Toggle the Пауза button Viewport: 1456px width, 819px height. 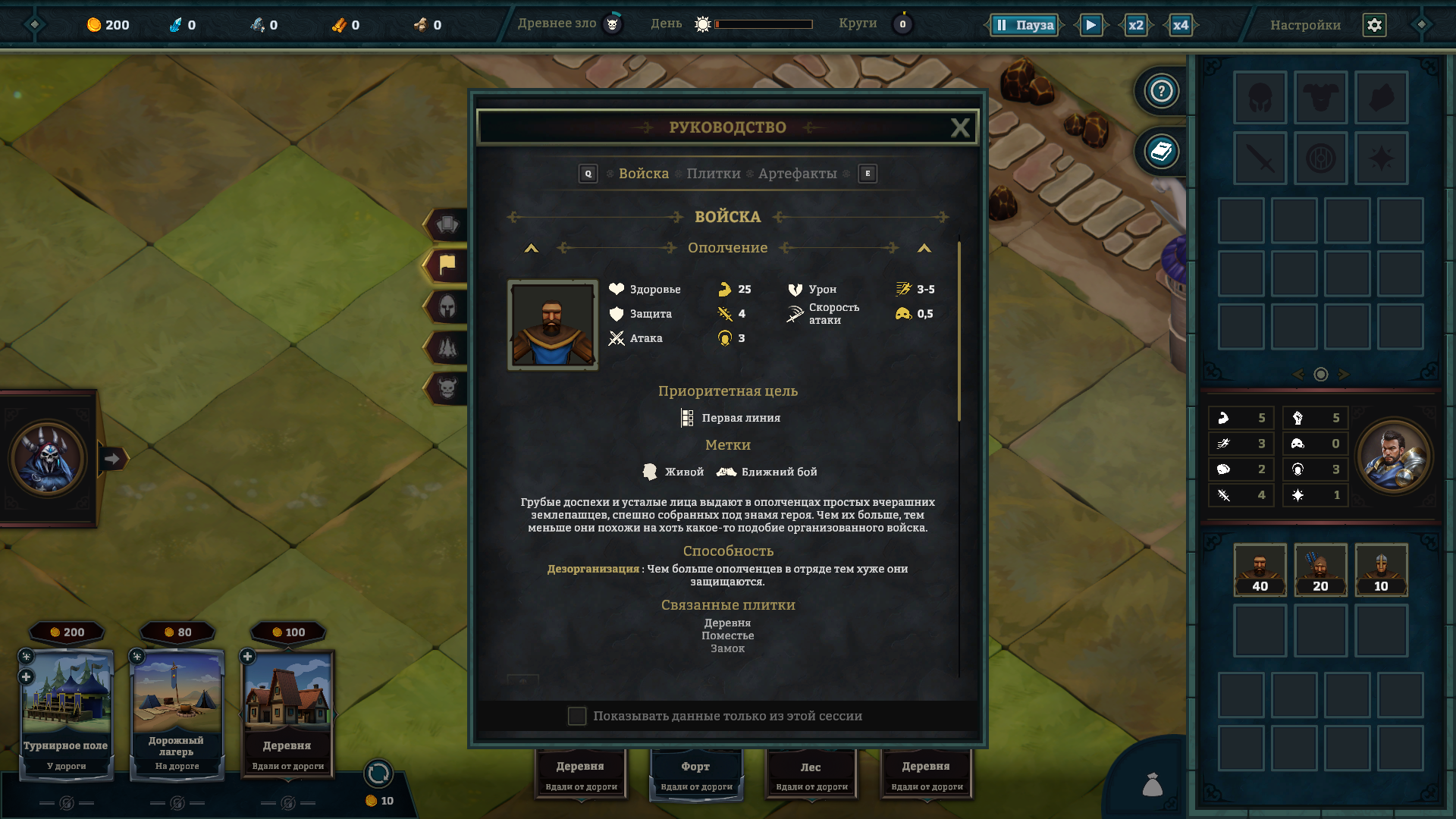point(1025,25)
